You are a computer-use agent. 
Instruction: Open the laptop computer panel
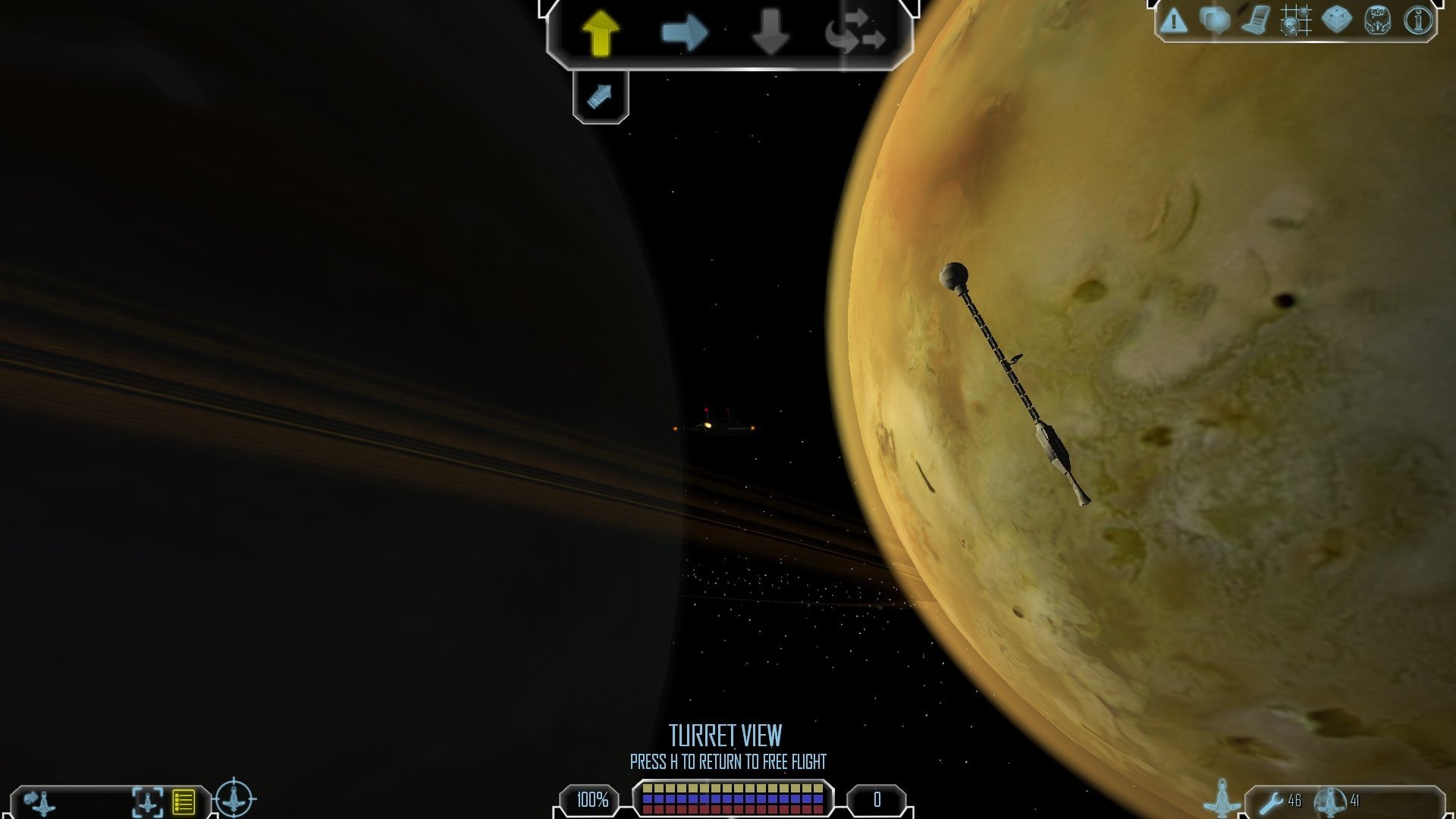pyautogui.click(x=1255, y=20)
